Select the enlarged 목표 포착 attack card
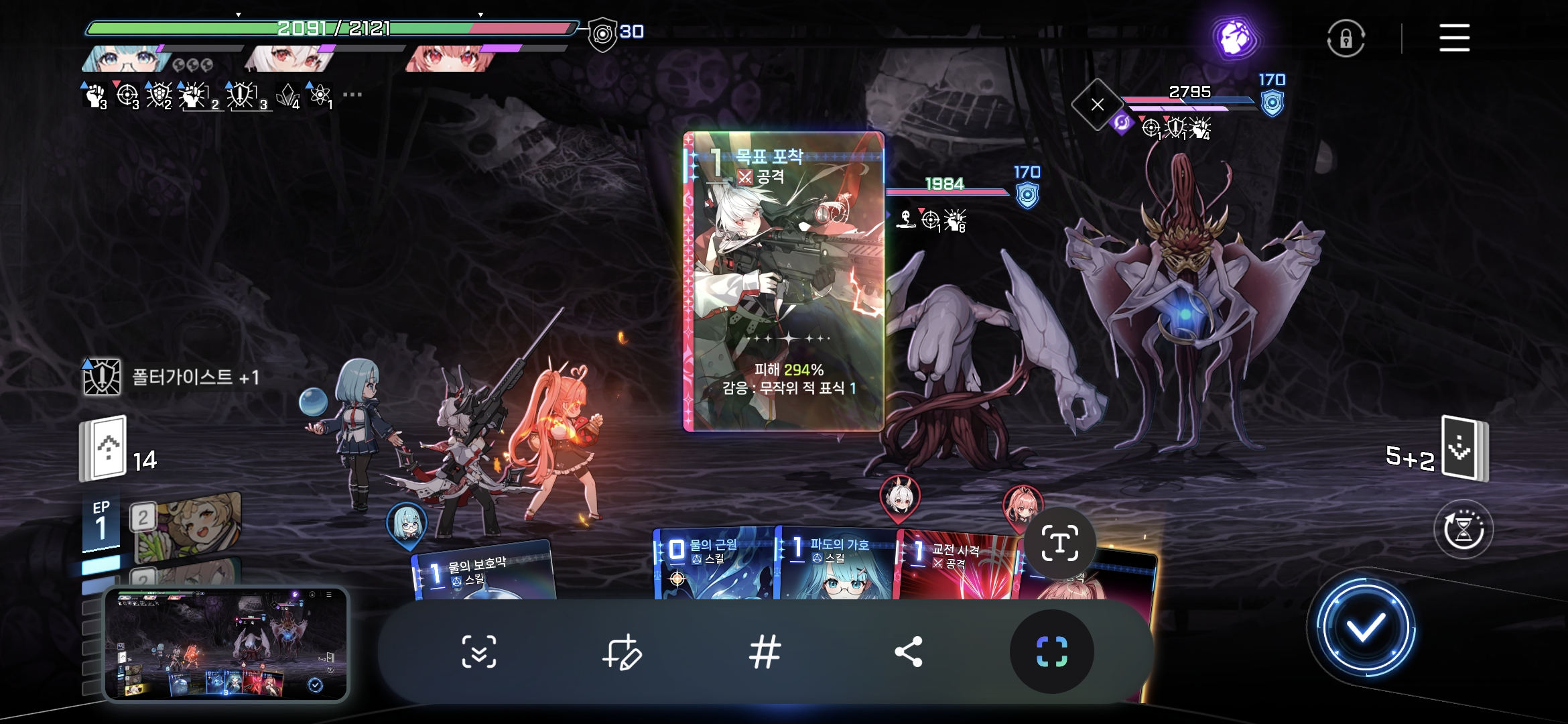 click(783, 282)
